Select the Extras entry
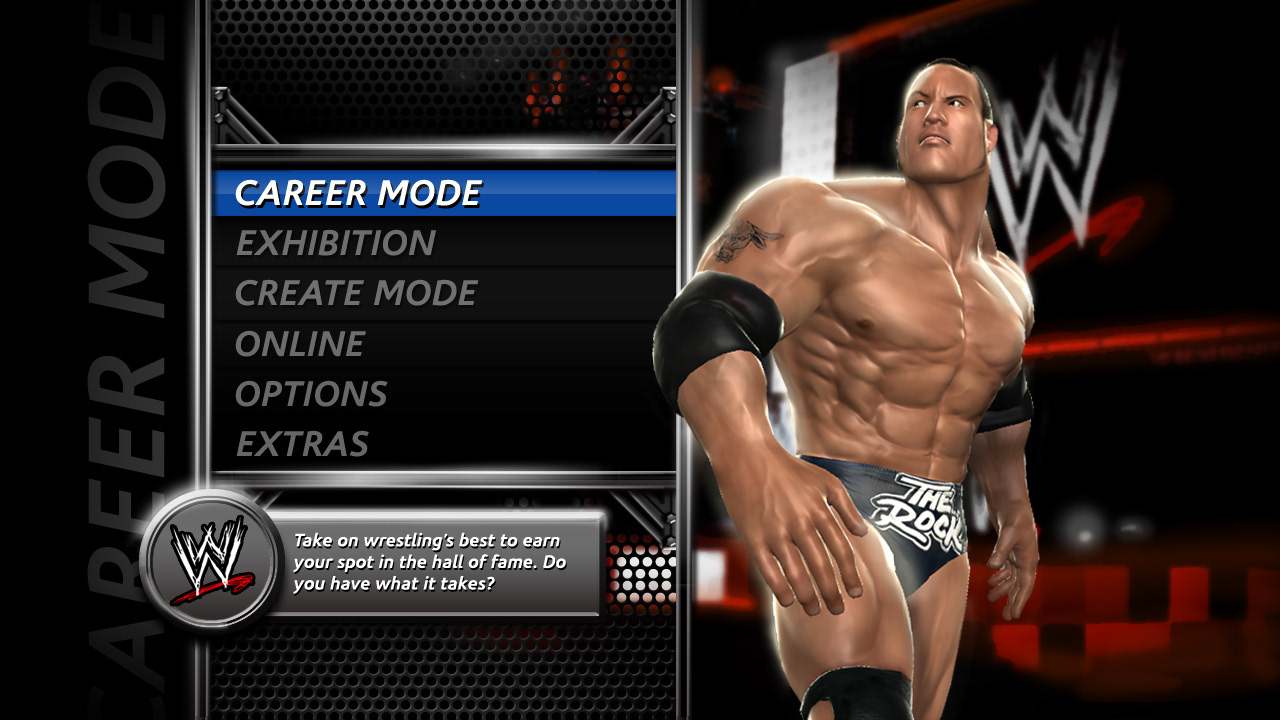The image size is (1280, 720). 302,444
